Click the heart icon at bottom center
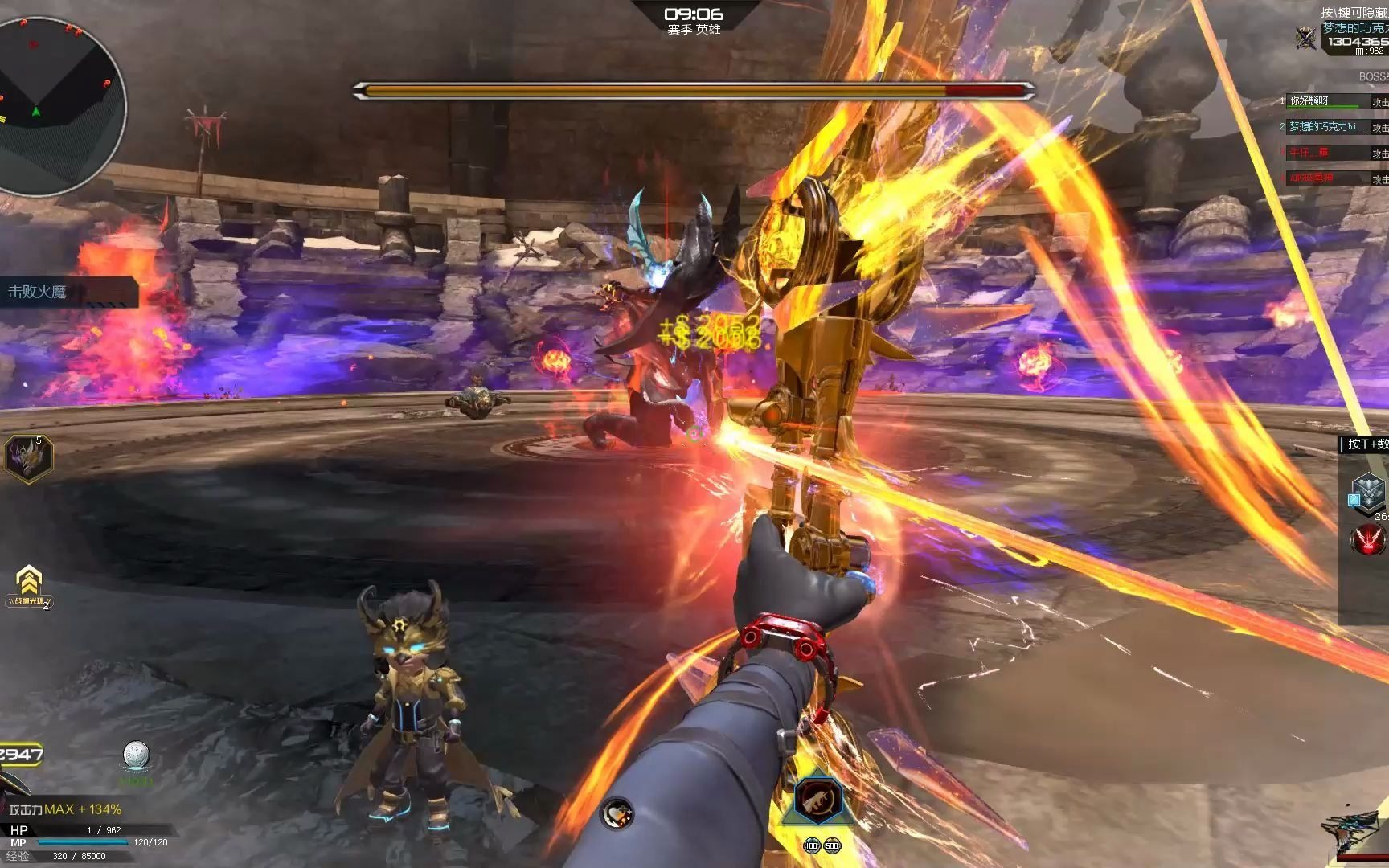Image resolution: width=1389 pixels, height=868 pixels. point(617,813)
